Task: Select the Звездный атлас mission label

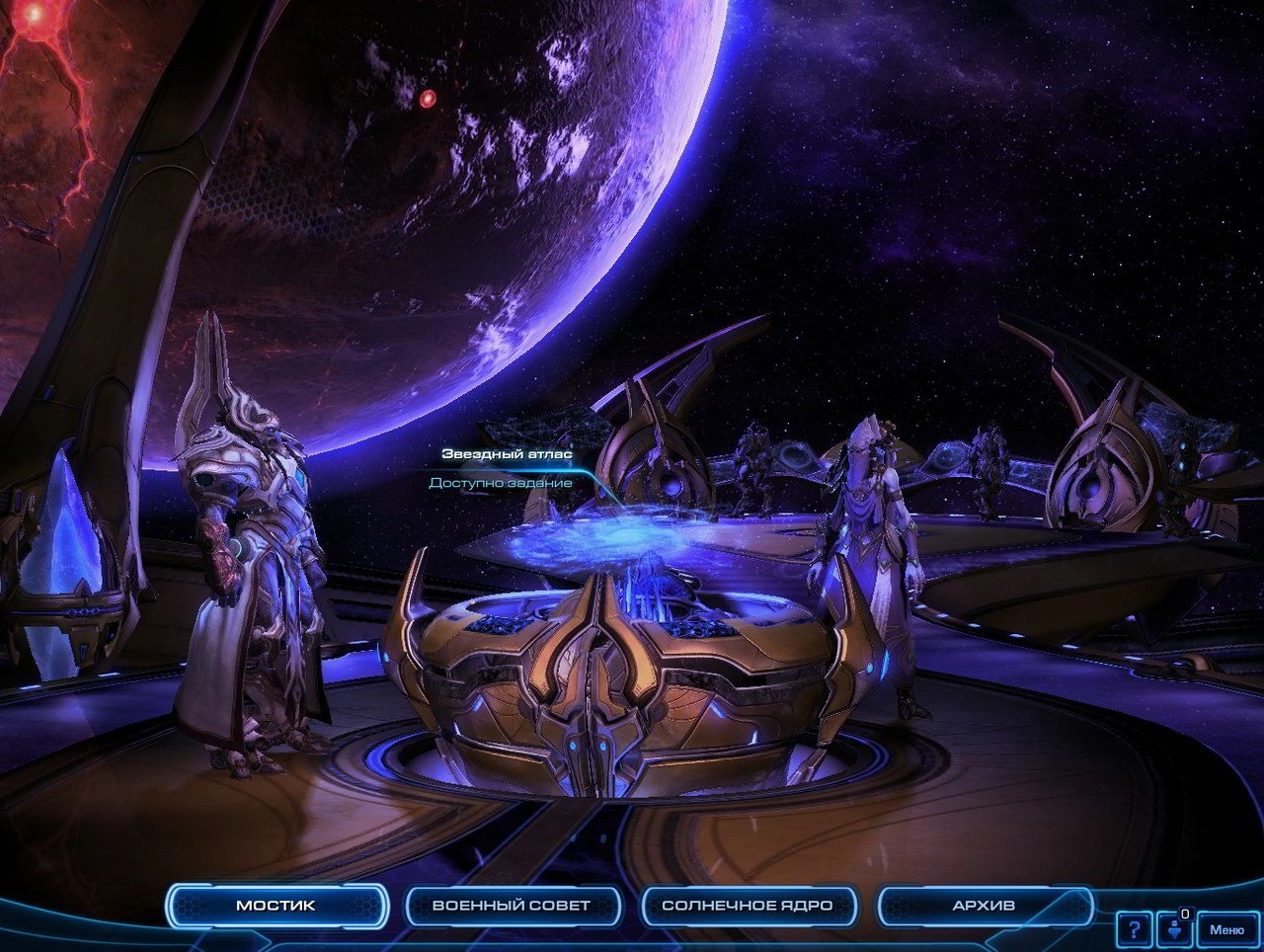Action: coord(507,454)
